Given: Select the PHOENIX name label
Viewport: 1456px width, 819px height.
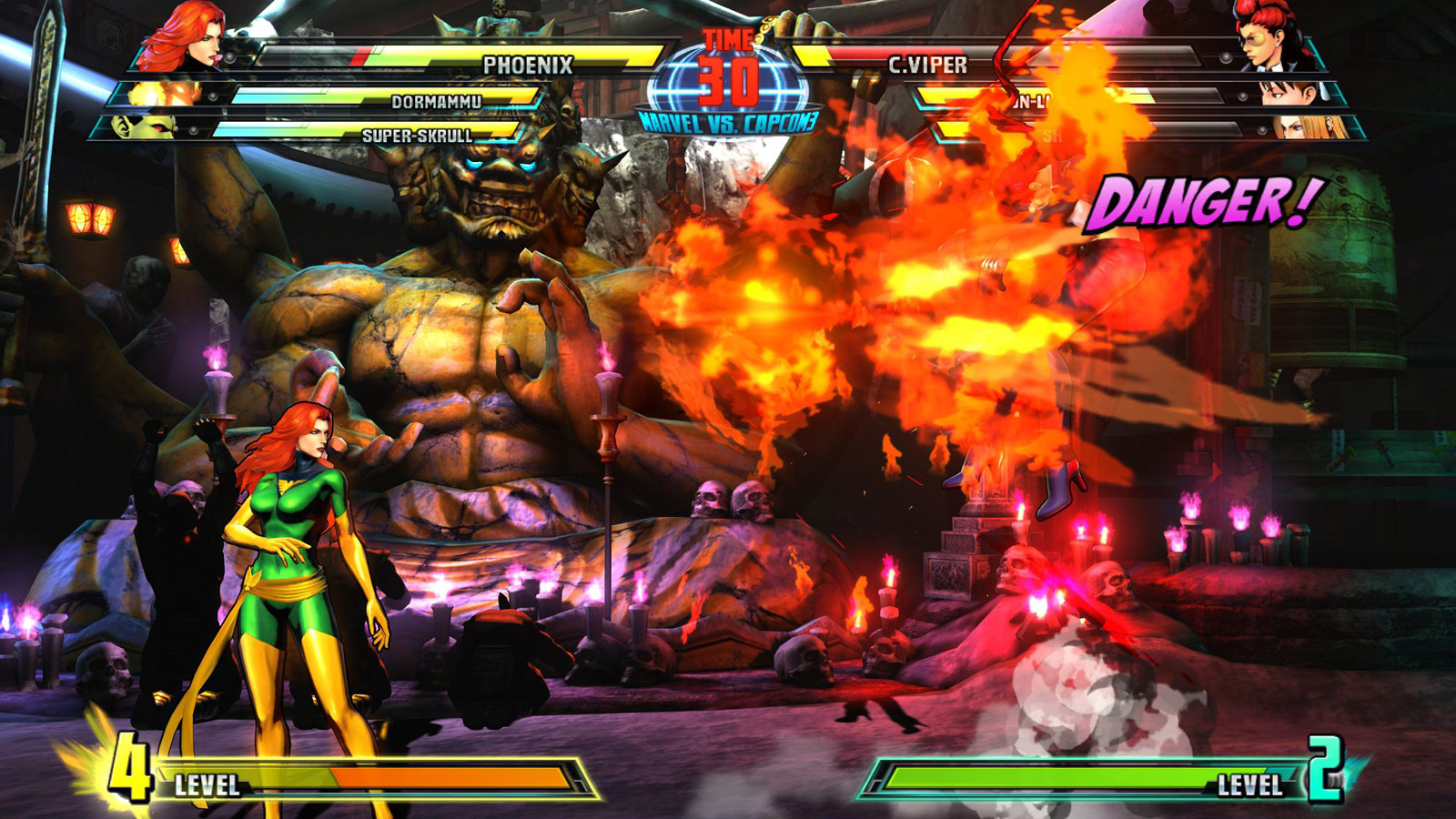Looking at the screenshot, I should pyautogui.click(x=530, y=64).
